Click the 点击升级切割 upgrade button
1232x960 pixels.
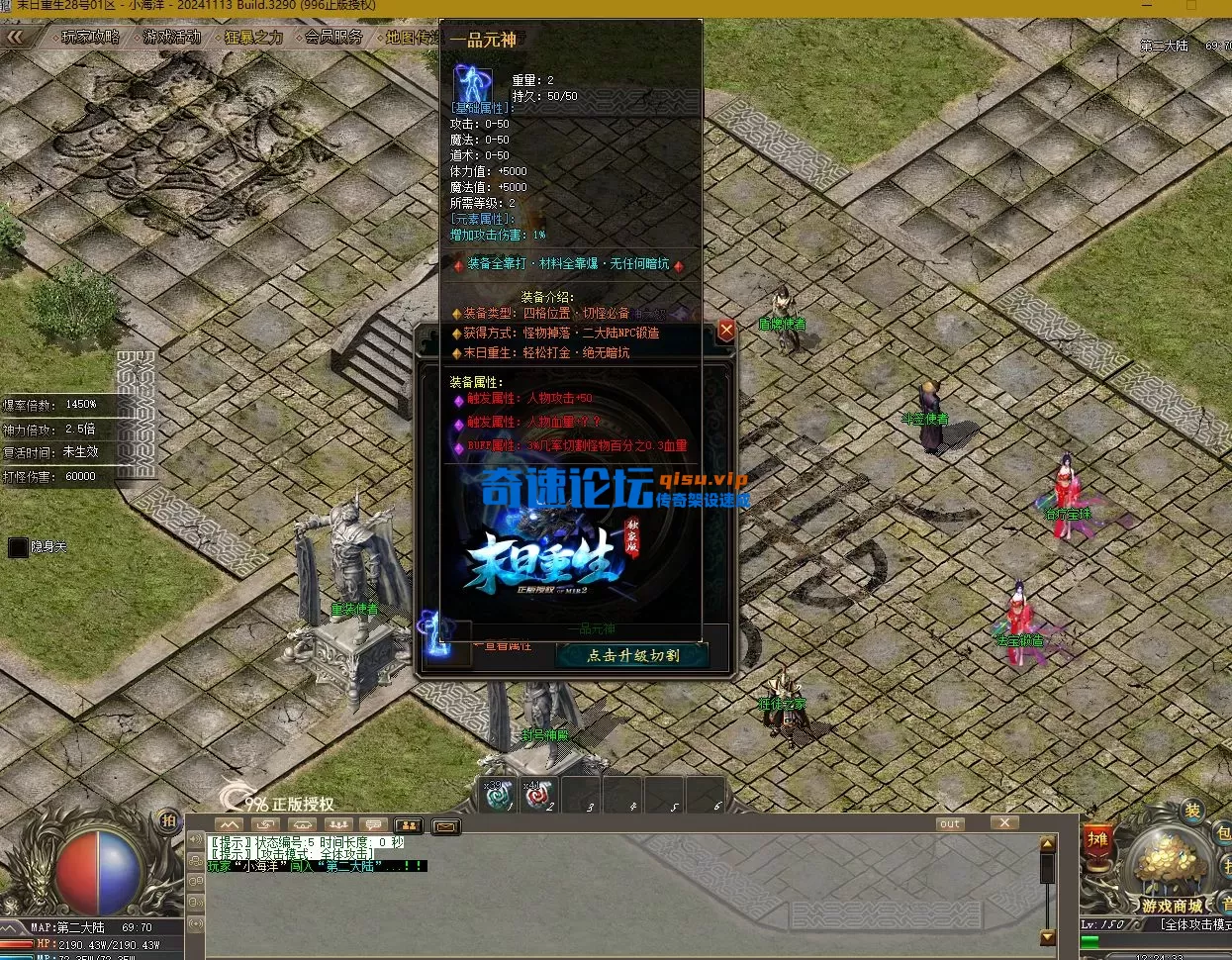(x=632, y=655)
